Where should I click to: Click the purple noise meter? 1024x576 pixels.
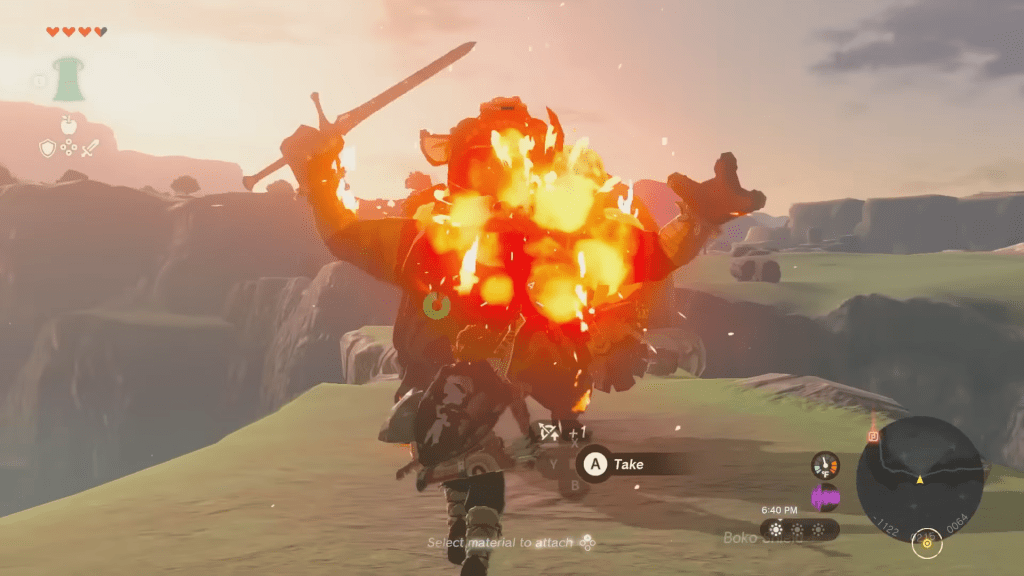(x=825, y=496)
